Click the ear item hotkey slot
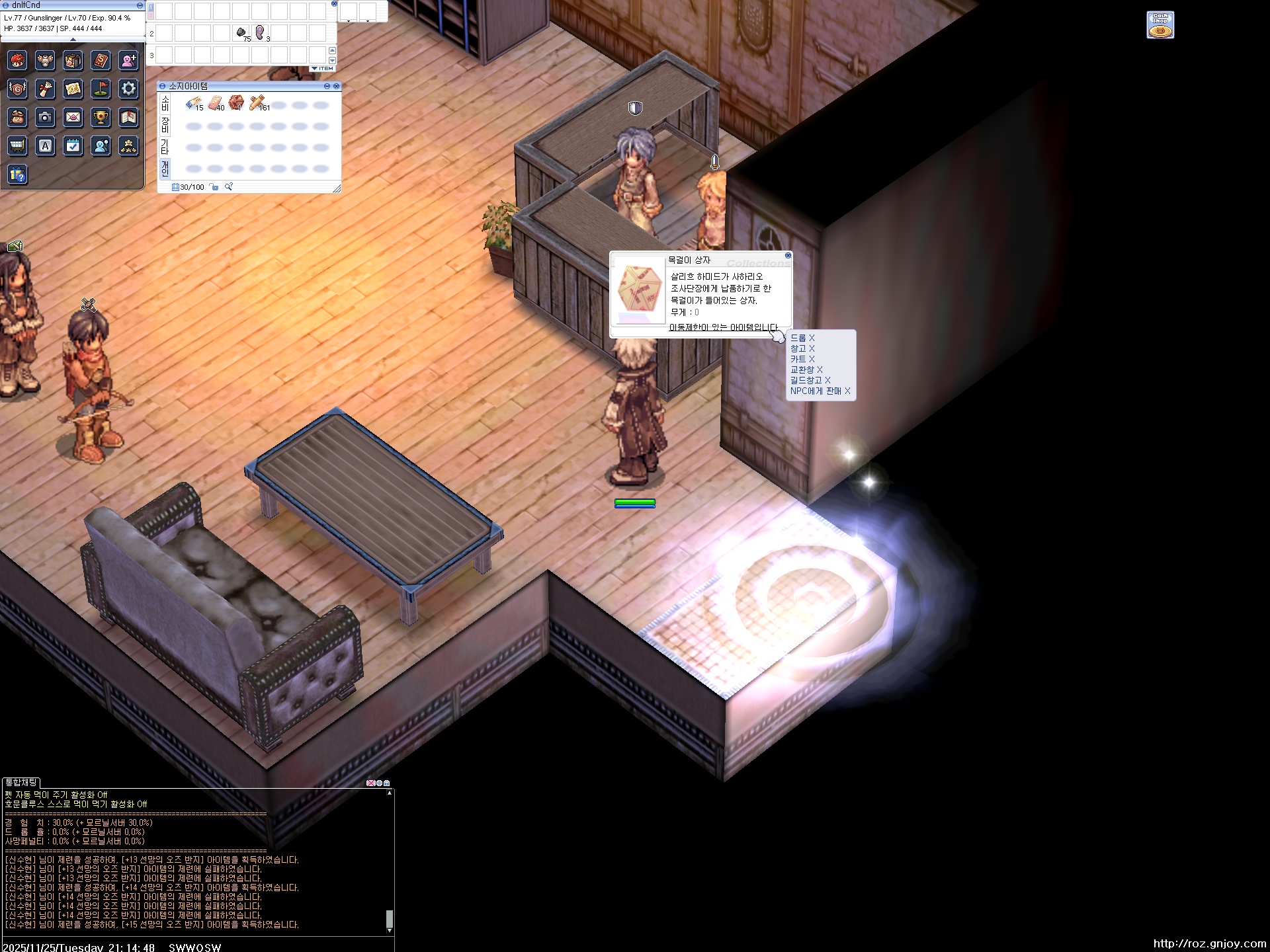Viewport: 1270px width, 952px height. pos(260,33)
